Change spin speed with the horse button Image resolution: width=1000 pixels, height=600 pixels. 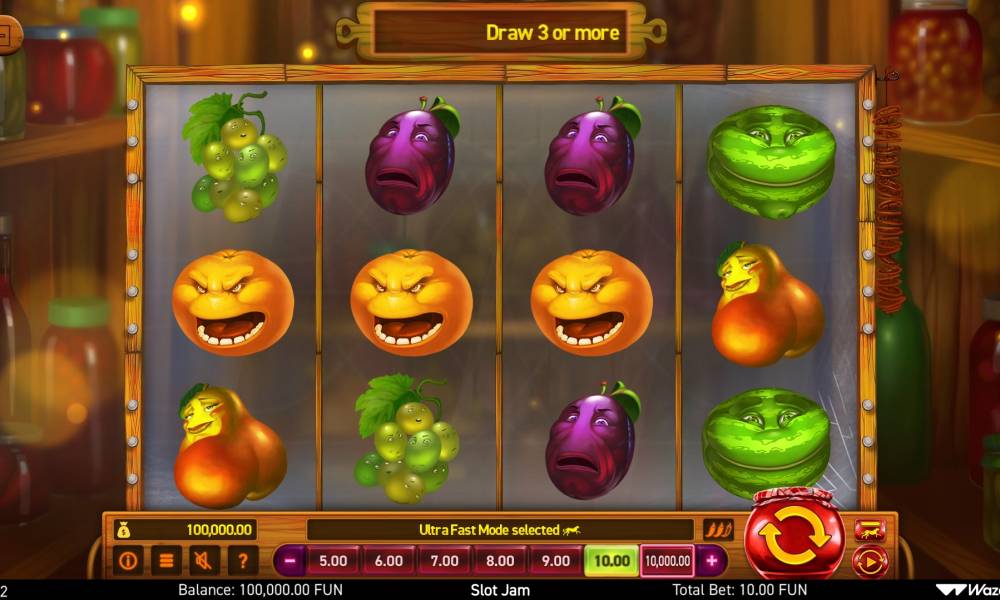pos(867,532)
